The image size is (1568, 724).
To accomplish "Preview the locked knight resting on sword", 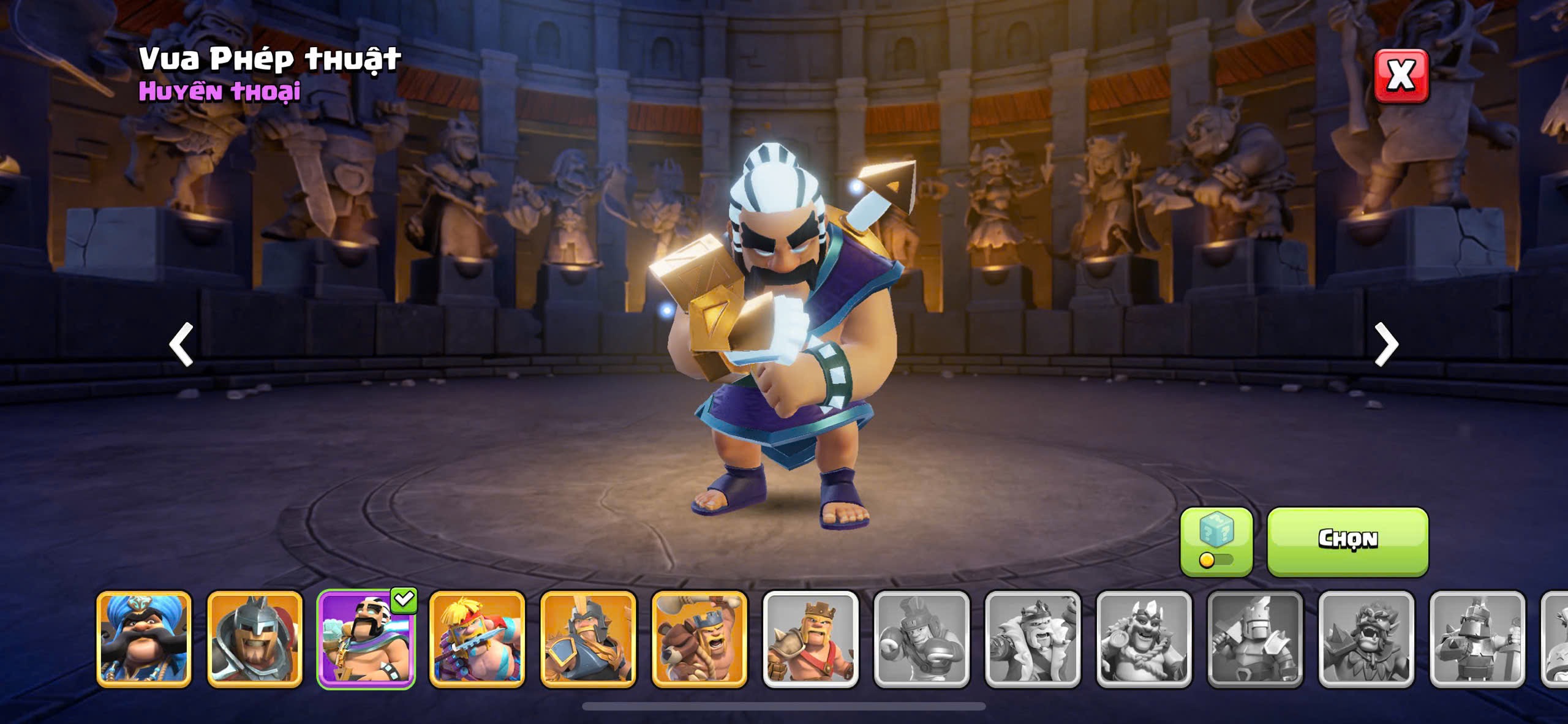I will (x=1477, y=638).
